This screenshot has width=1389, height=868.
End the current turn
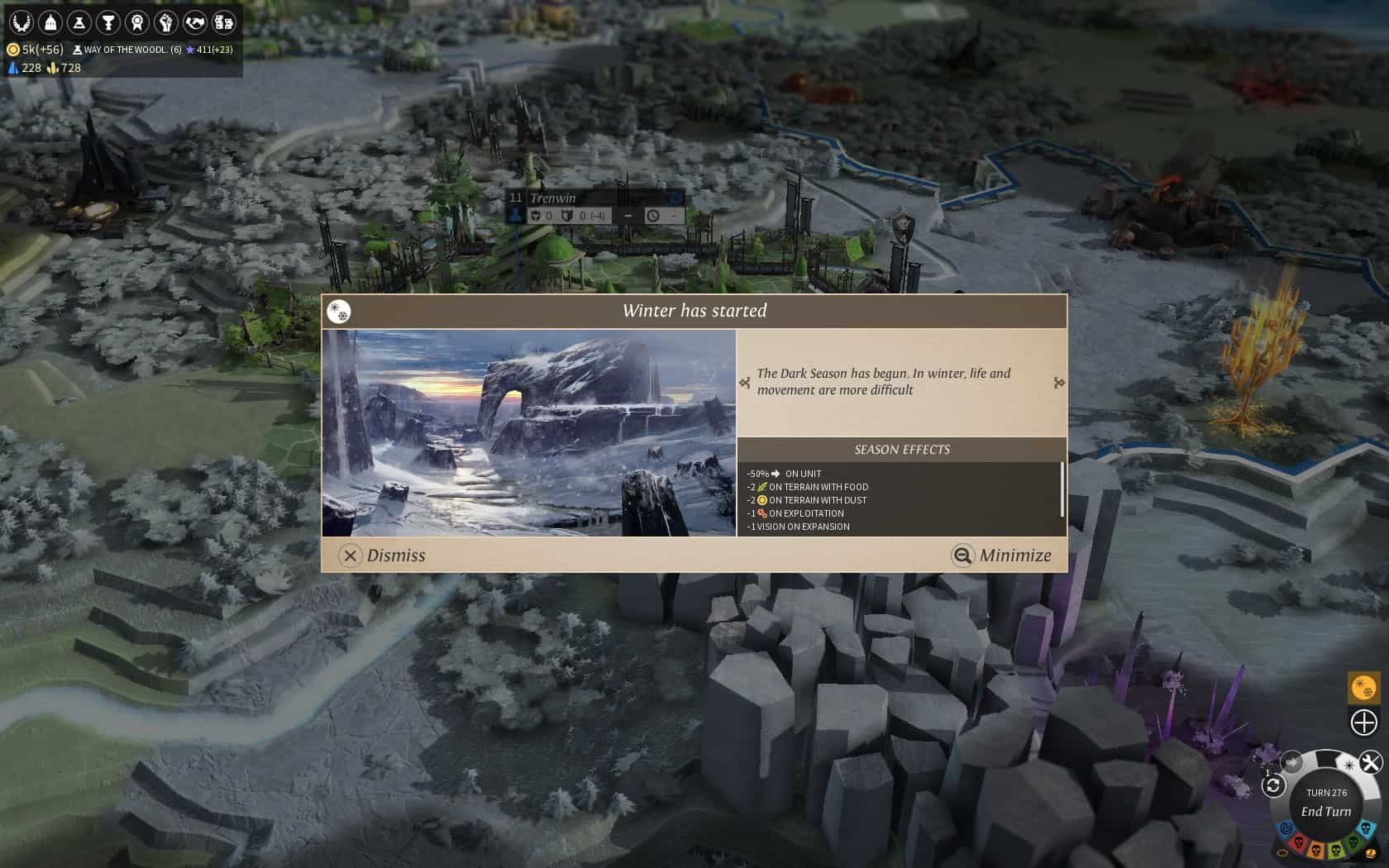1325,811
